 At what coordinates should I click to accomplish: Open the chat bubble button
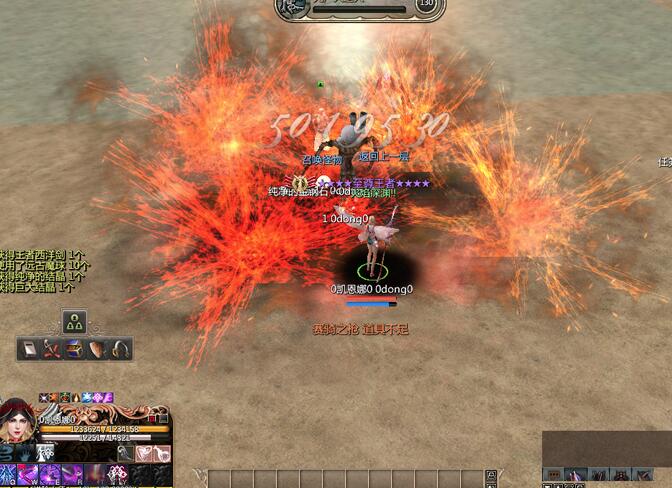pos(553,474)
